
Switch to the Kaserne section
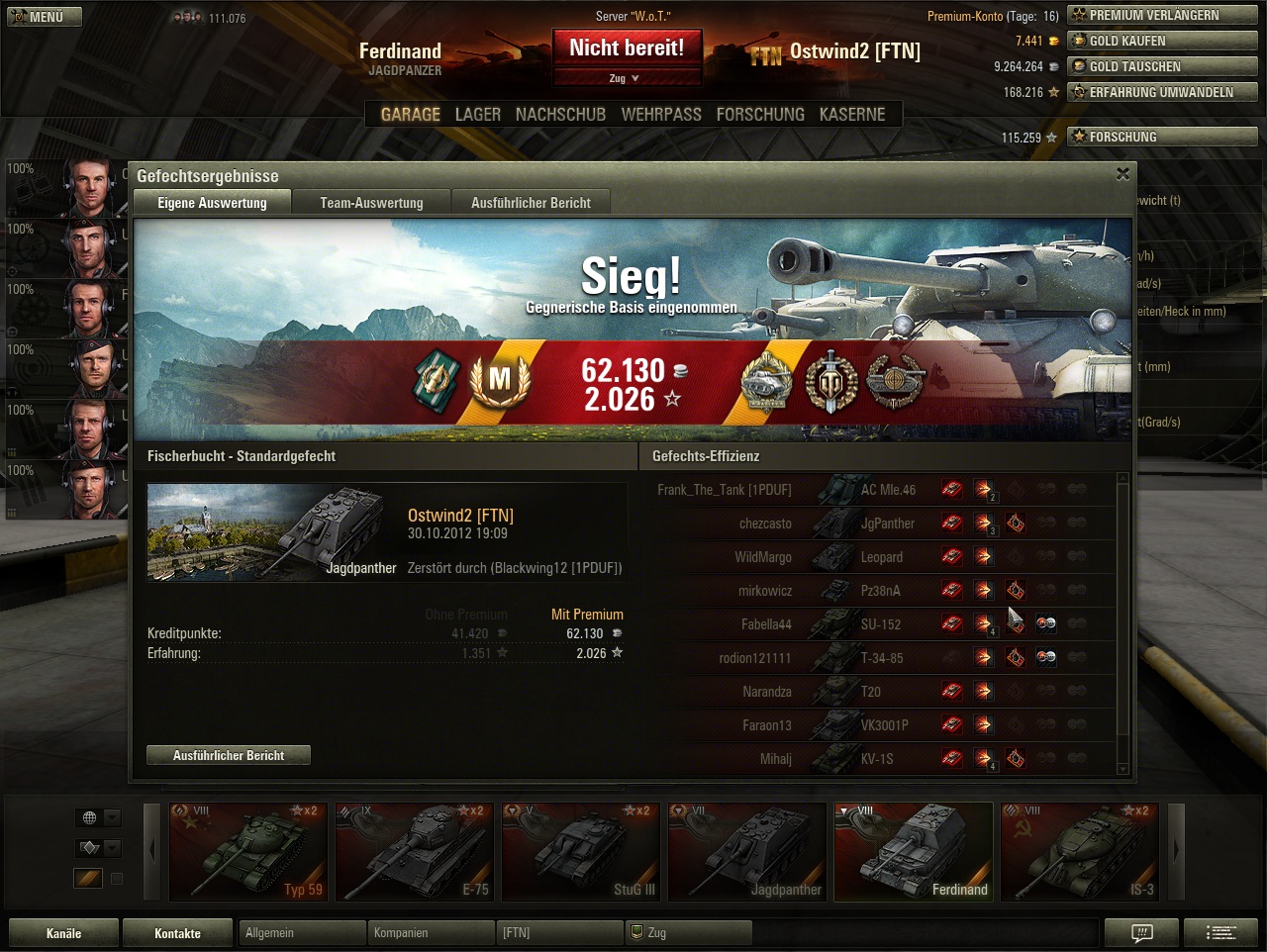pyautogui.click(x=852, y=115)
